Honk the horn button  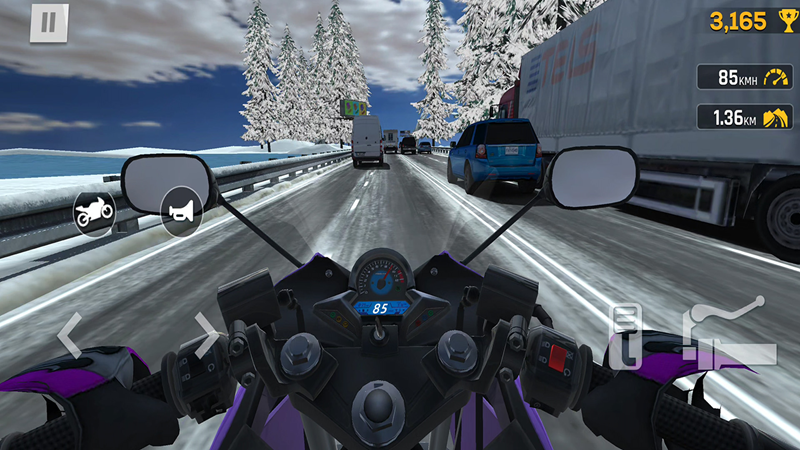coord(182,212)
